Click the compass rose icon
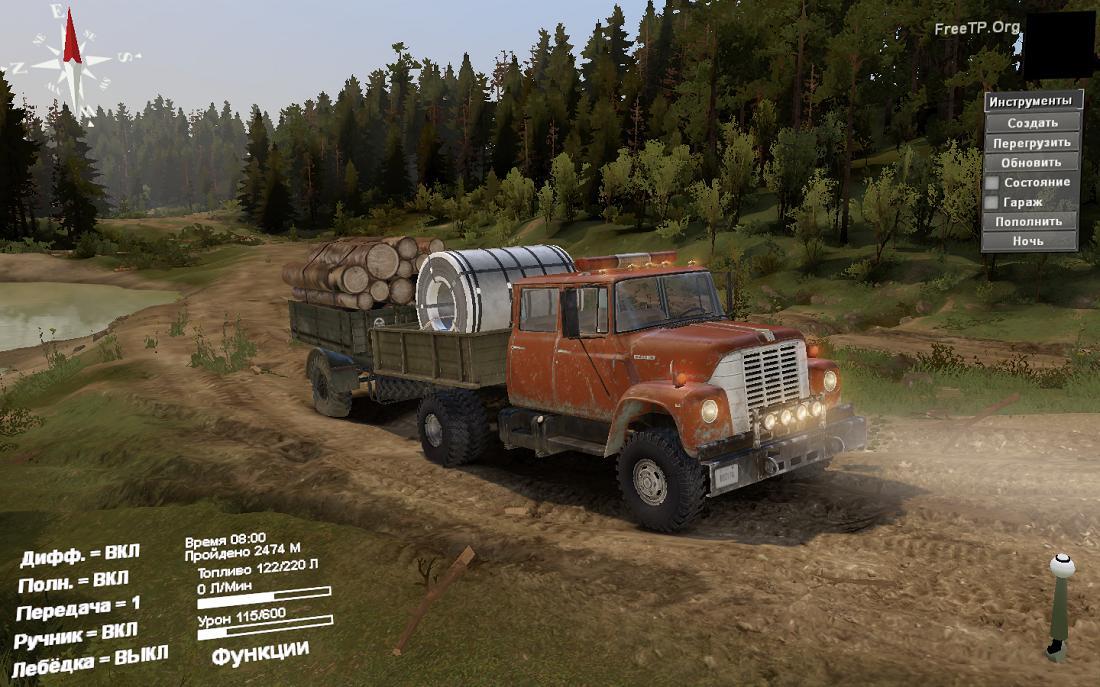Image resolution: width=1100 pixels, height=687 pixels. coord(71,57)
